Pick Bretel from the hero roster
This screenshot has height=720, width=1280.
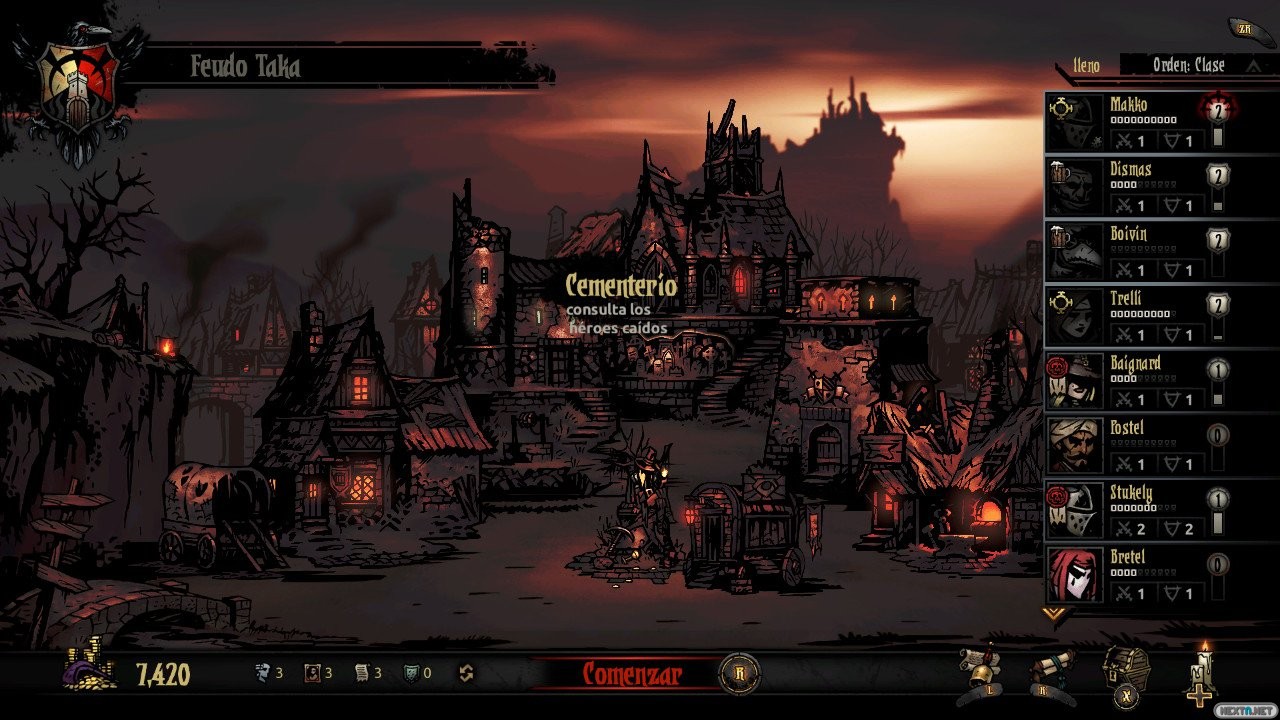(1130, 575)
